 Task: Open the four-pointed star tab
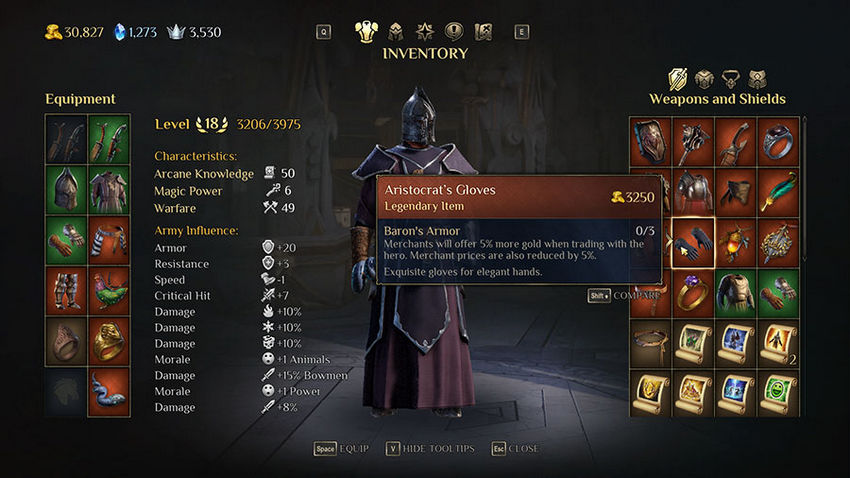click(x=424, y=31)
